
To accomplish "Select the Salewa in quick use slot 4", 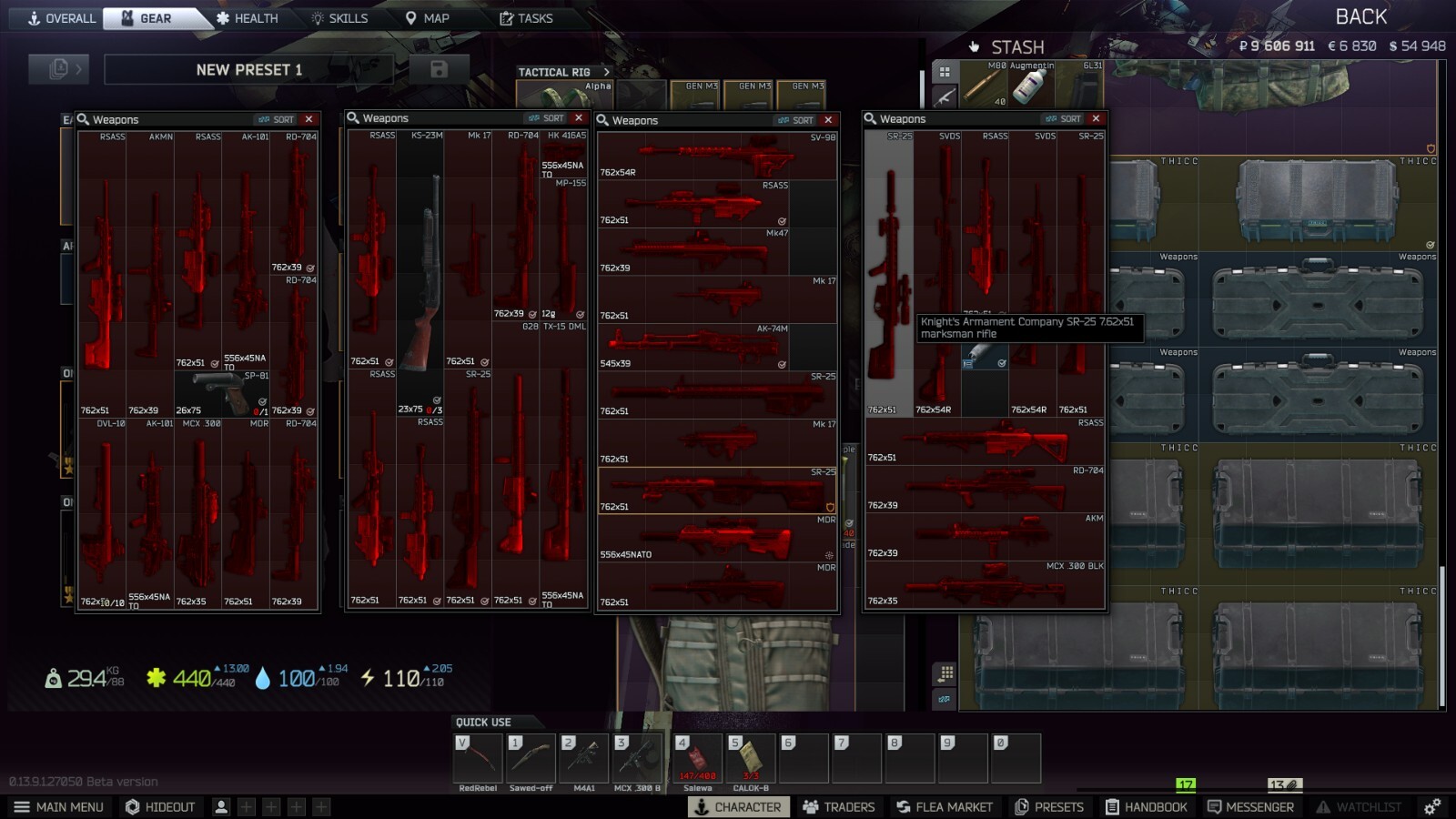I will coord(696,758).
